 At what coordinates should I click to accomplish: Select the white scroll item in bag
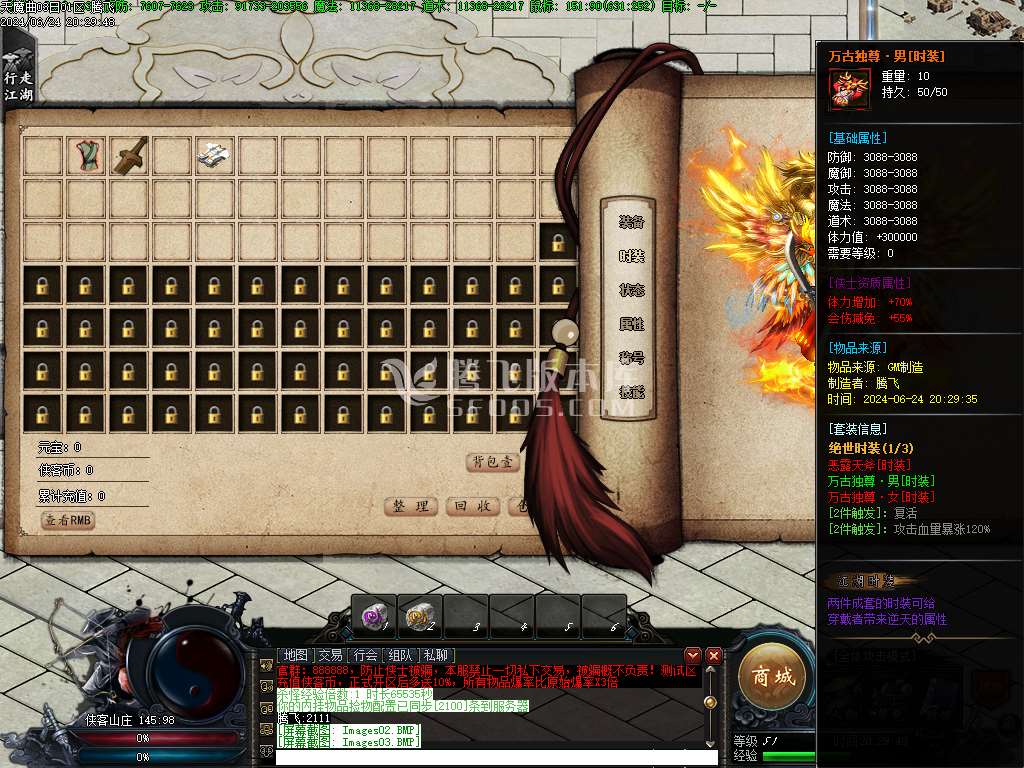pyautogui.click(x=214, y=155)
